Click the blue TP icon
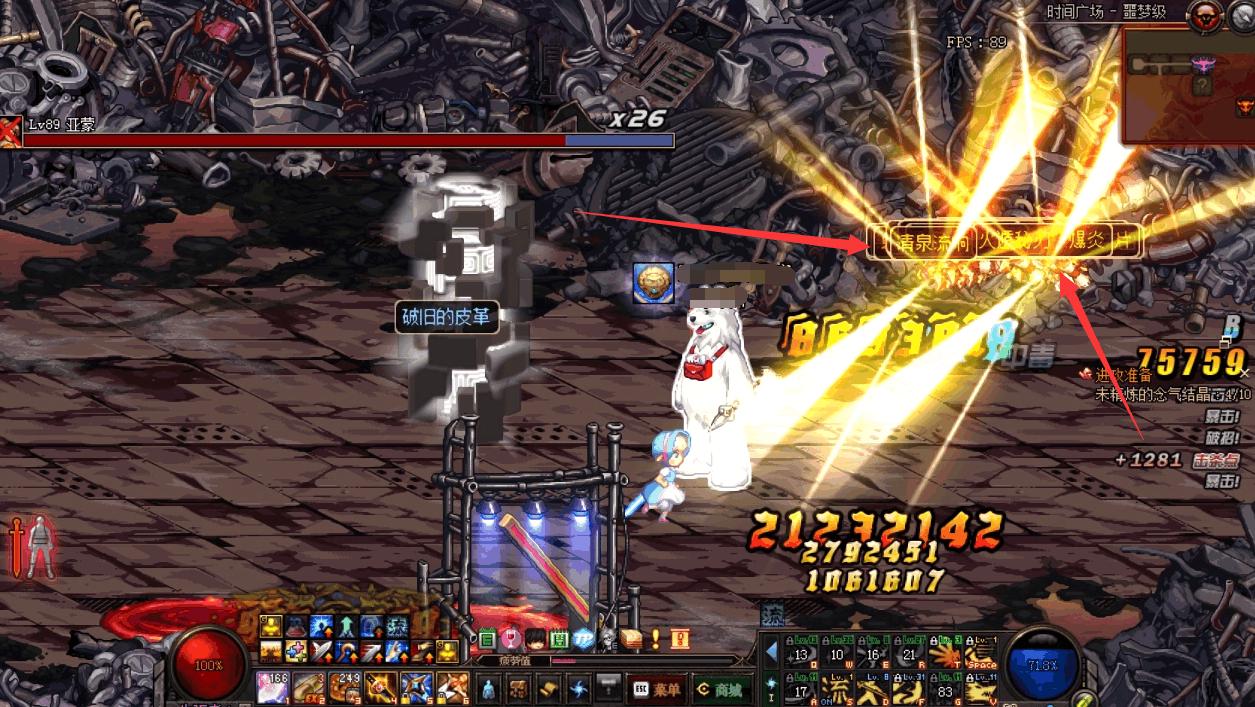 click(x=582, y=638)
